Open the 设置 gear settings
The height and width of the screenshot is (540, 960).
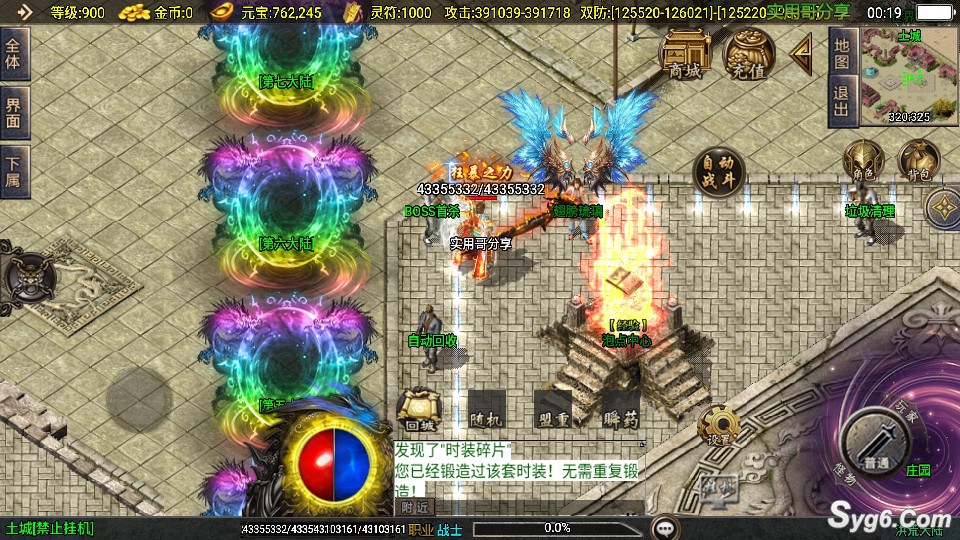point(719,427)
